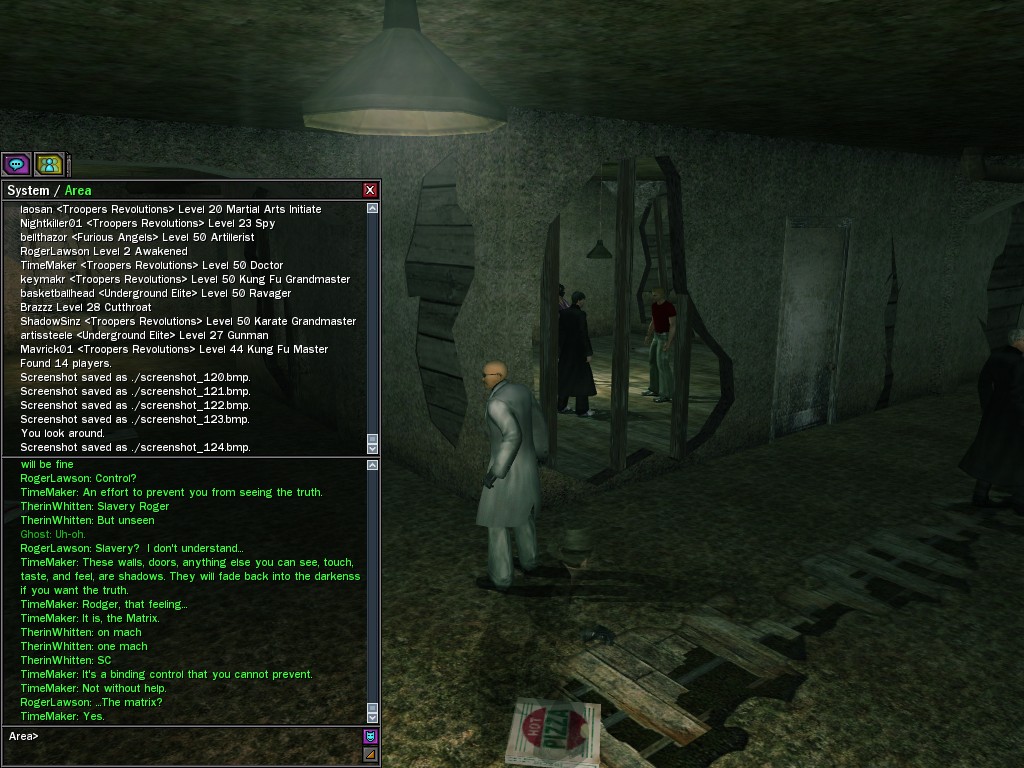
Task: Click the Mavrick01 Kung Fu Master entry
Action: [x=174, y=349]
